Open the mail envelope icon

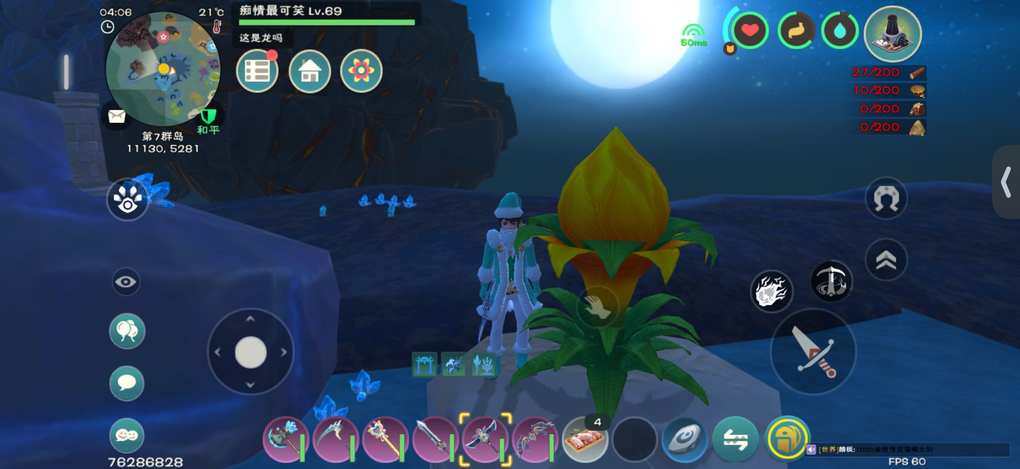(117, 116)
